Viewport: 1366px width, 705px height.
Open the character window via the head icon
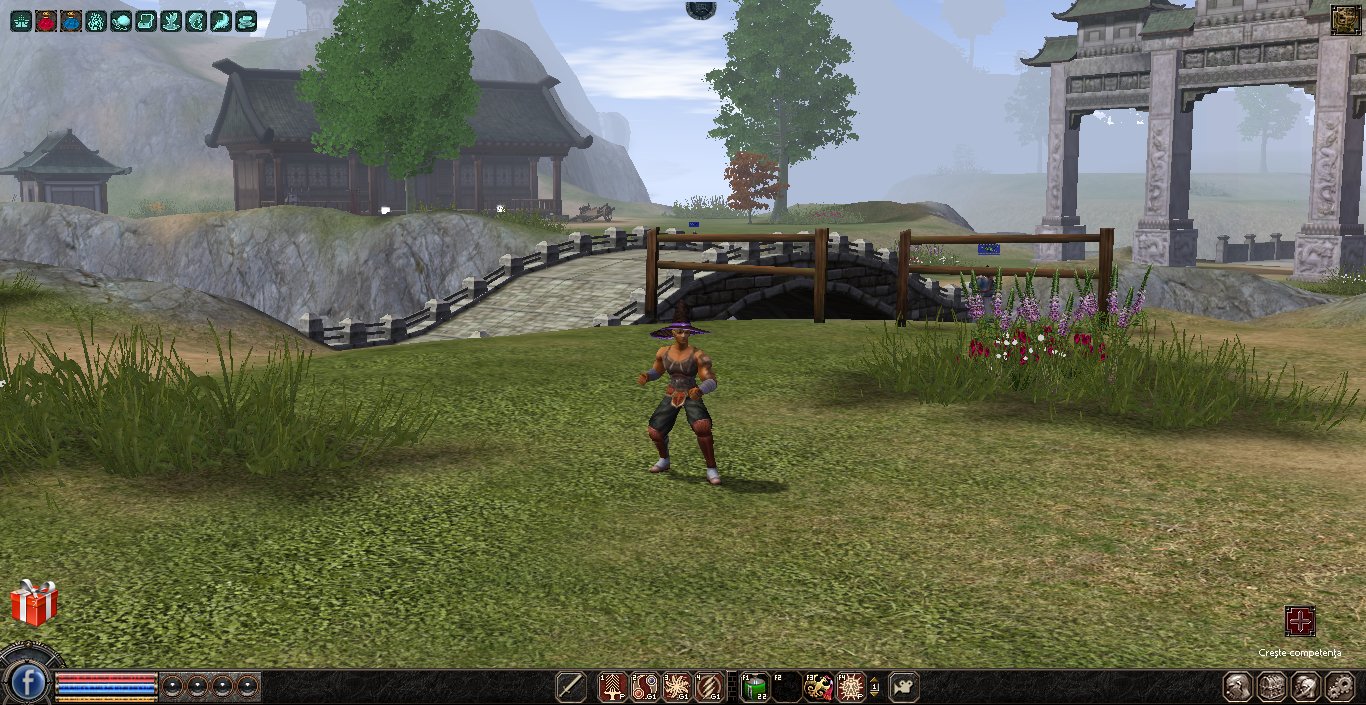click(1240, 687)
